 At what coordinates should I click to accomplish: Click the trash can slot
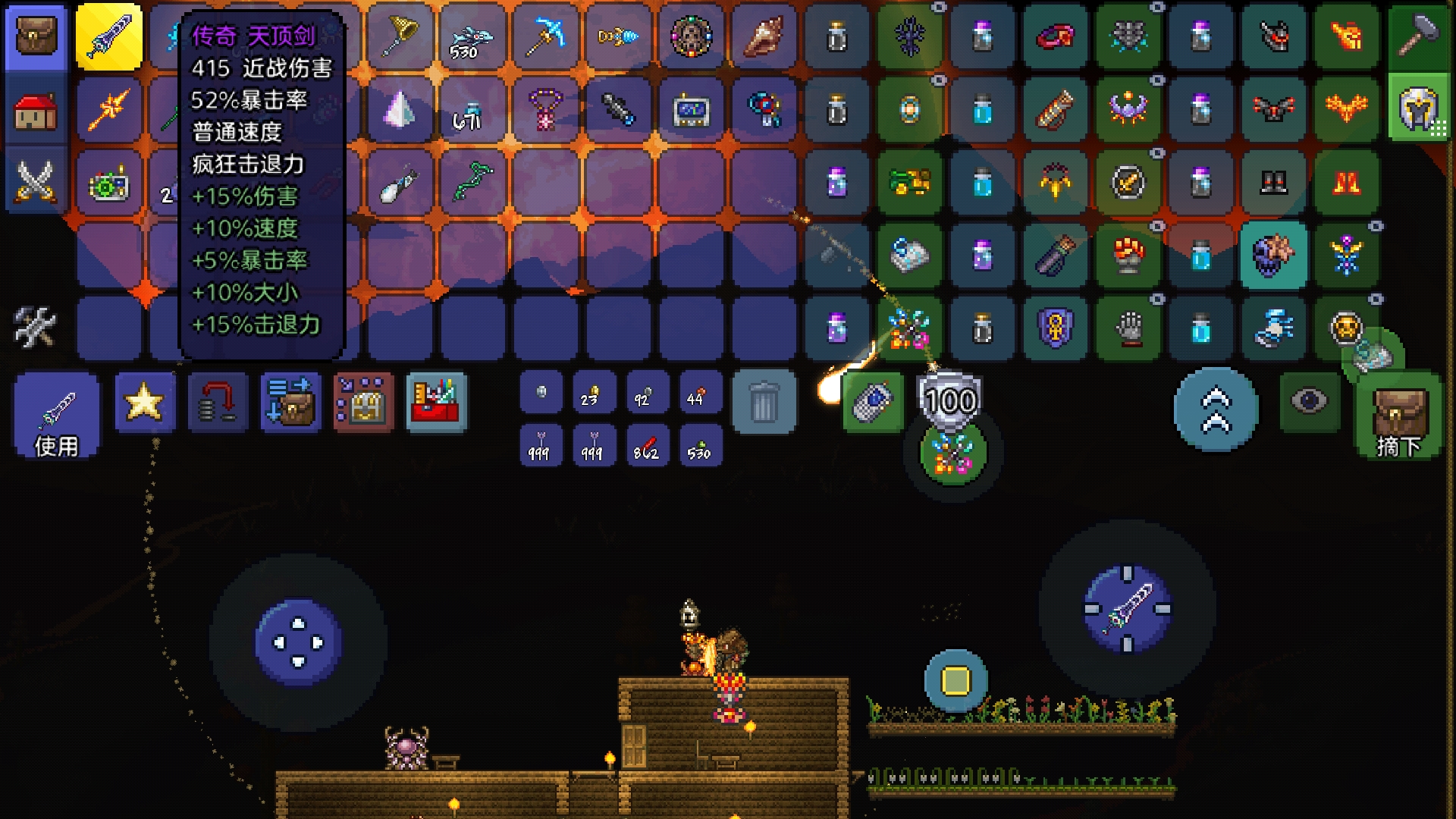click(764, 402)
